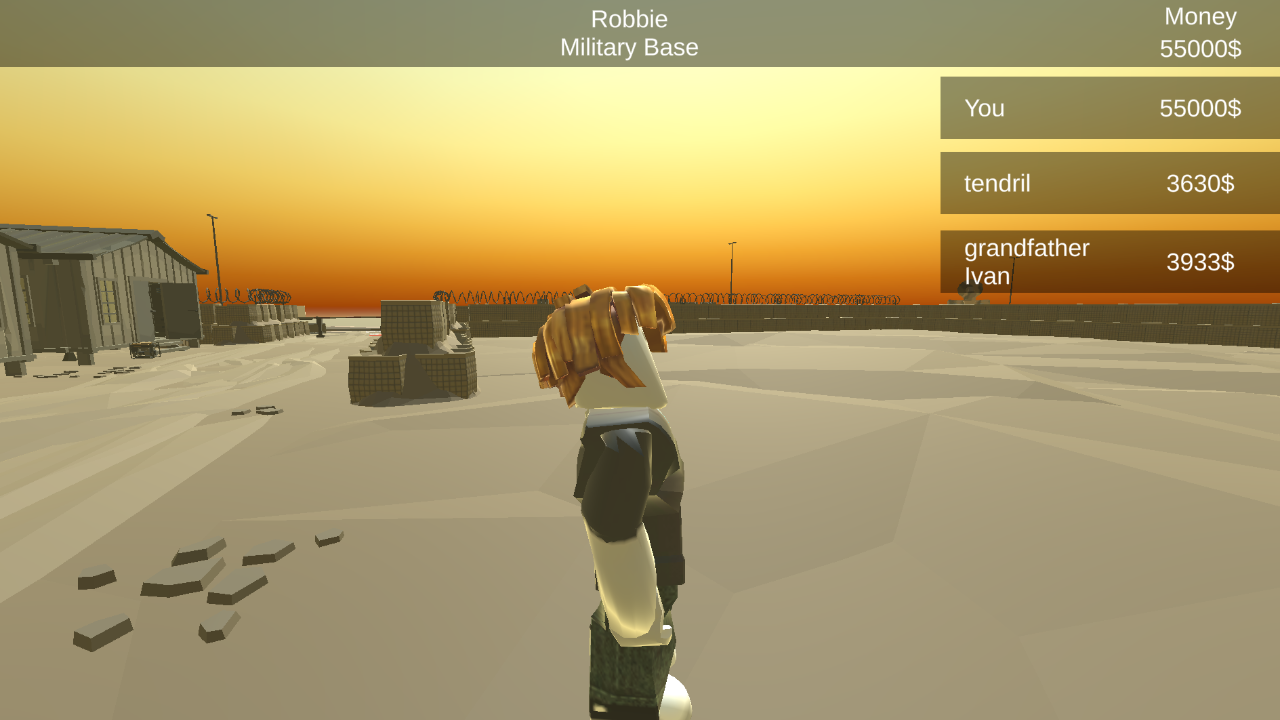Click the Robbie player name
Screen dimensions: 1280x720
click(629, 18)
